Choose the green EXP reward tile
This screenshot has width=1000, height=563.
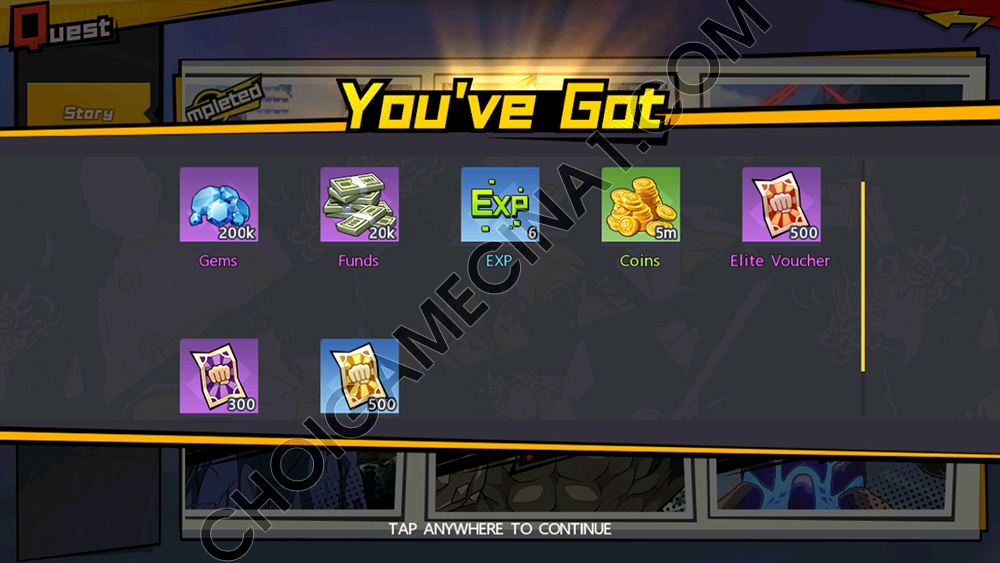(500, 205)
